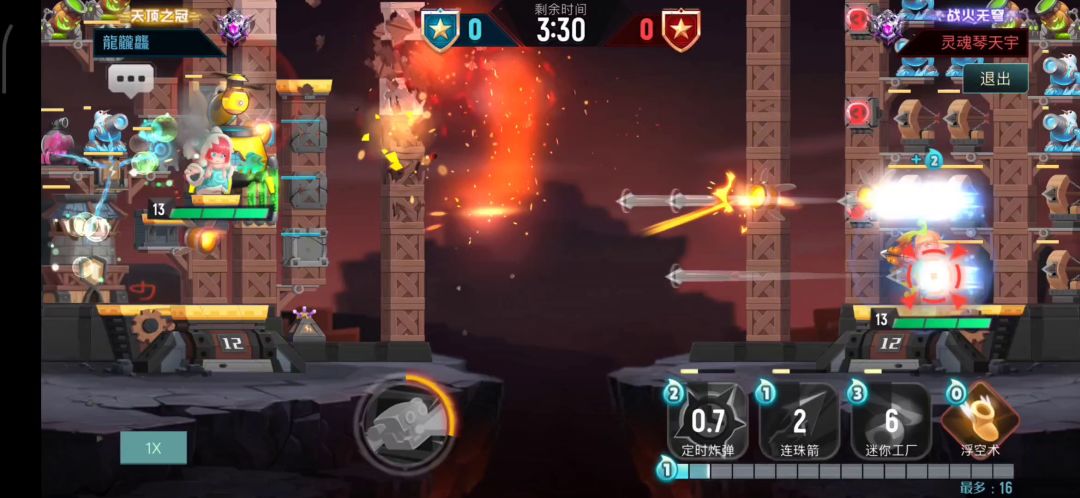Toggle the 1X speed button
Screen dimensions: 1080x498
pos(153,448)
